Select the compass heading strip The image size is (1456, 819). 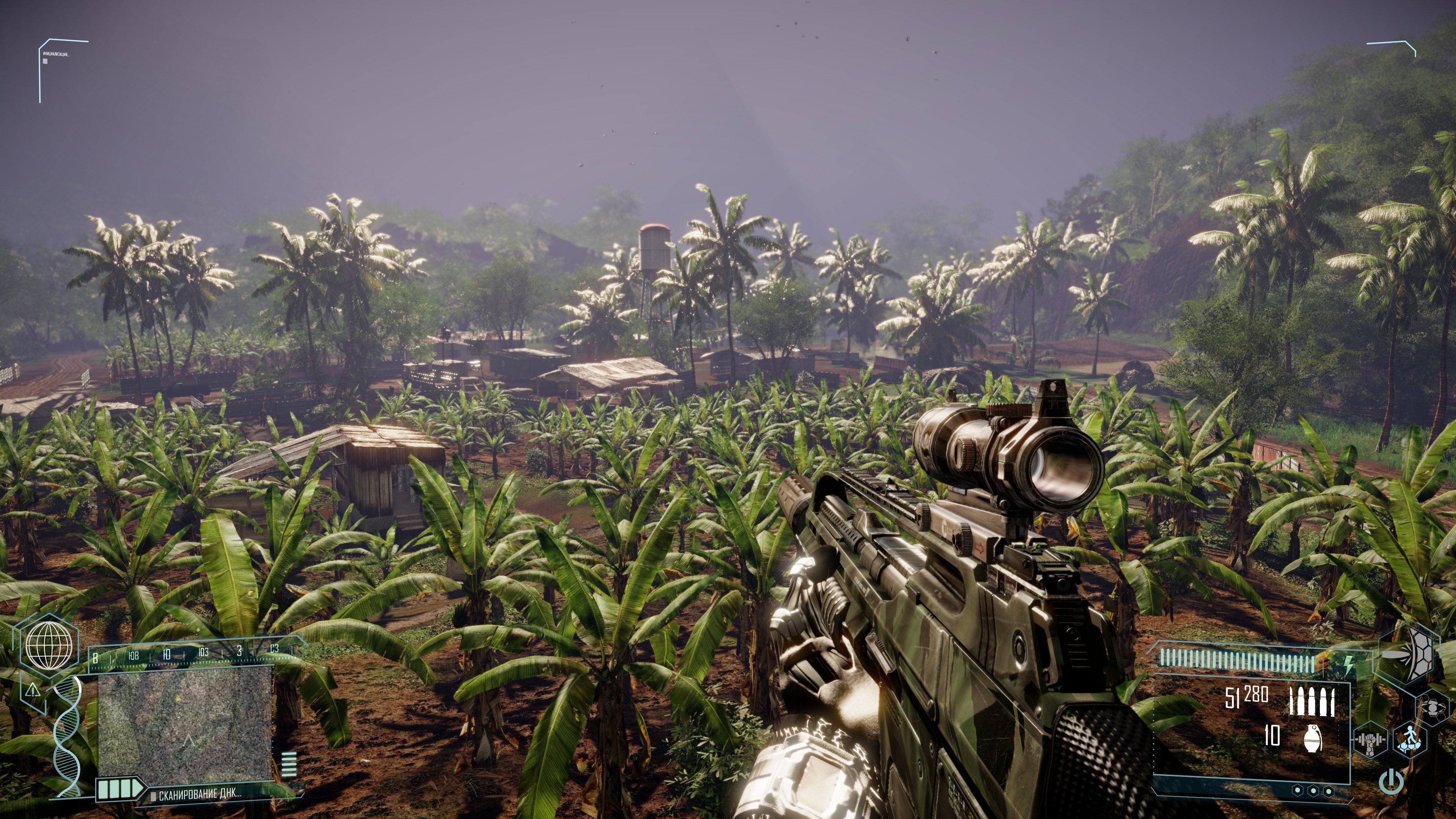coord(192,654)
